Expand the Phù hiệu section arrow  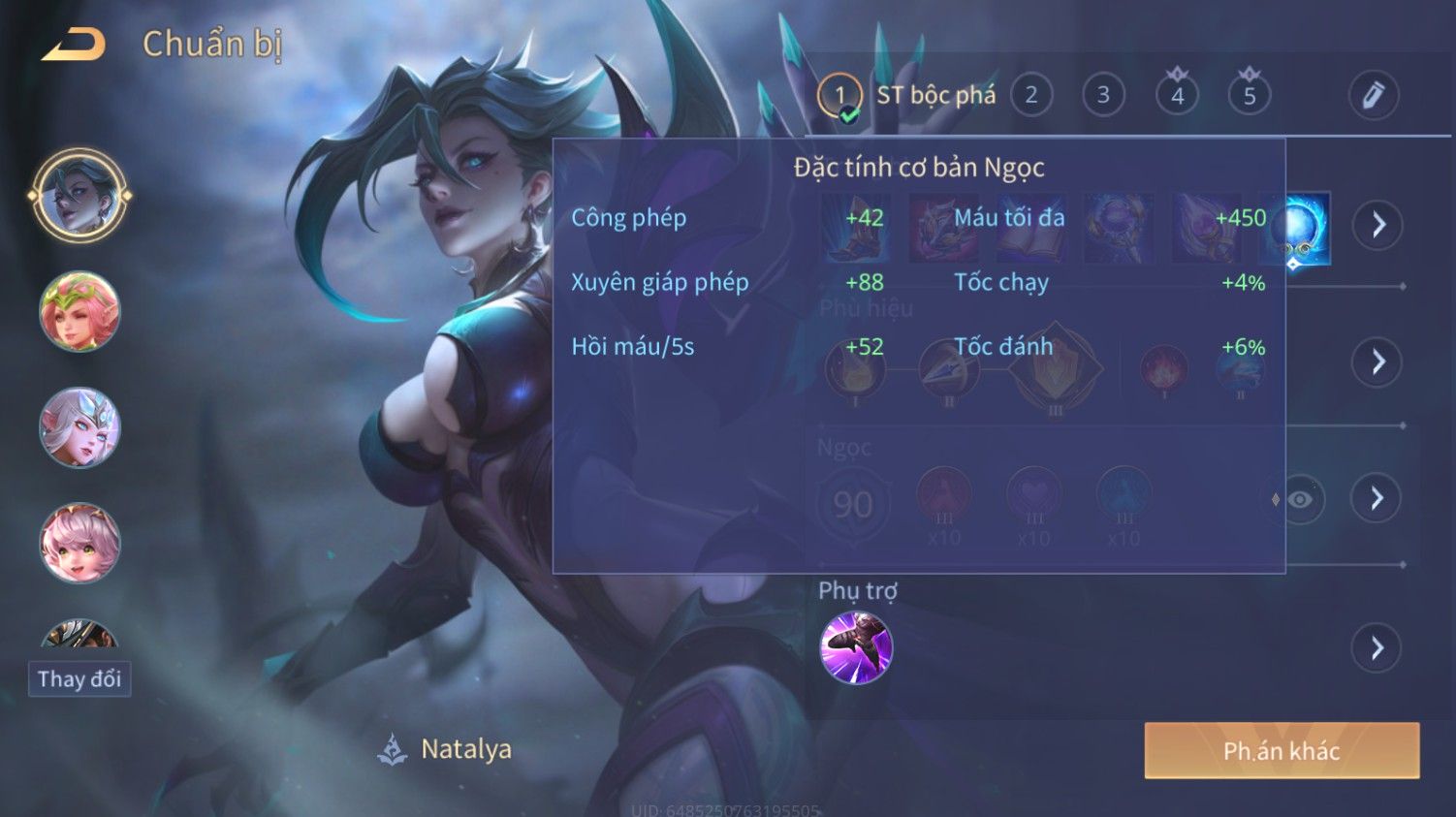1377,362
